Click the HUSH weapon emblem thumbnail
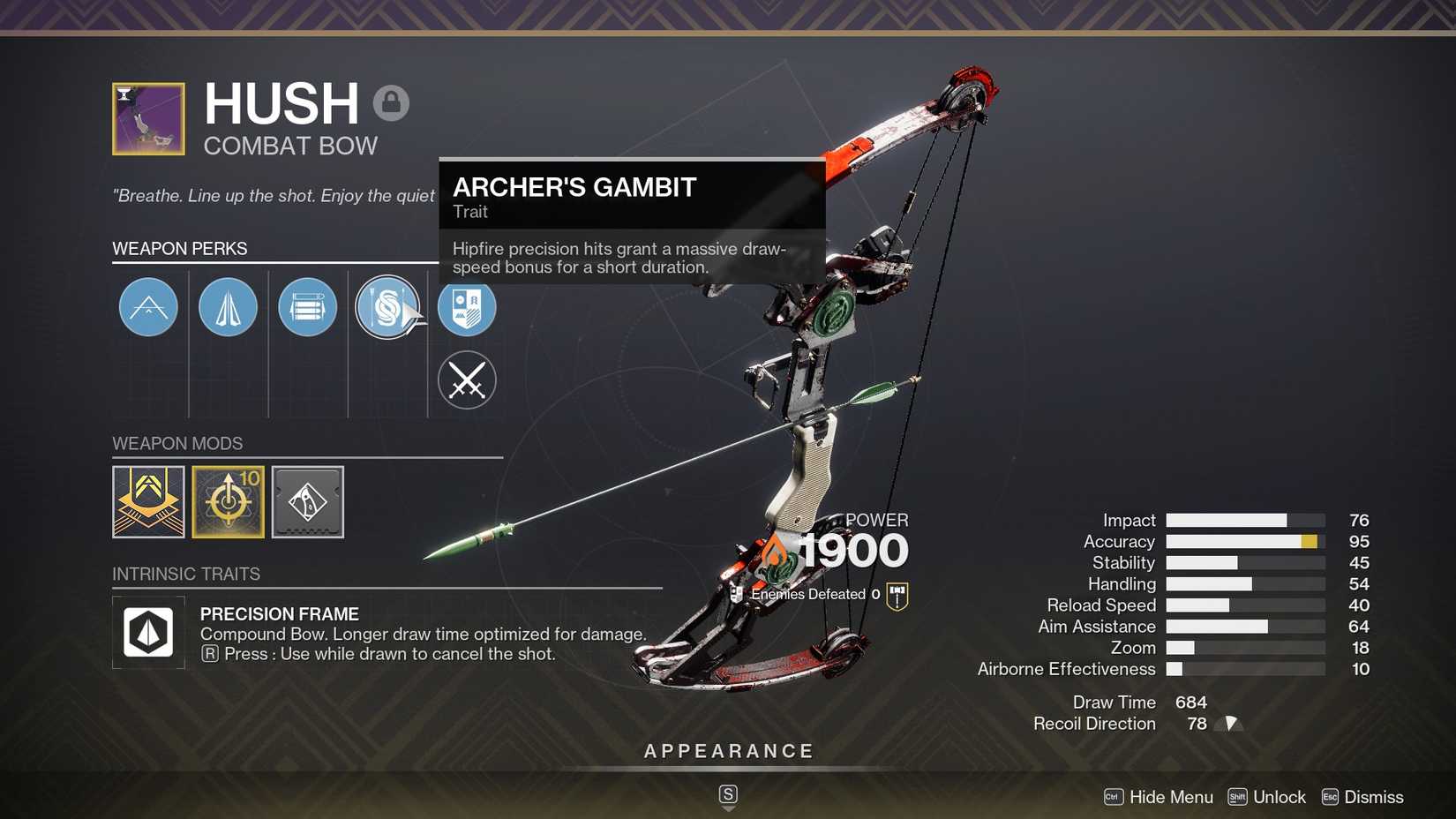Image resolution: width=1456 pixels, height=819 pixels. [148, 118]
